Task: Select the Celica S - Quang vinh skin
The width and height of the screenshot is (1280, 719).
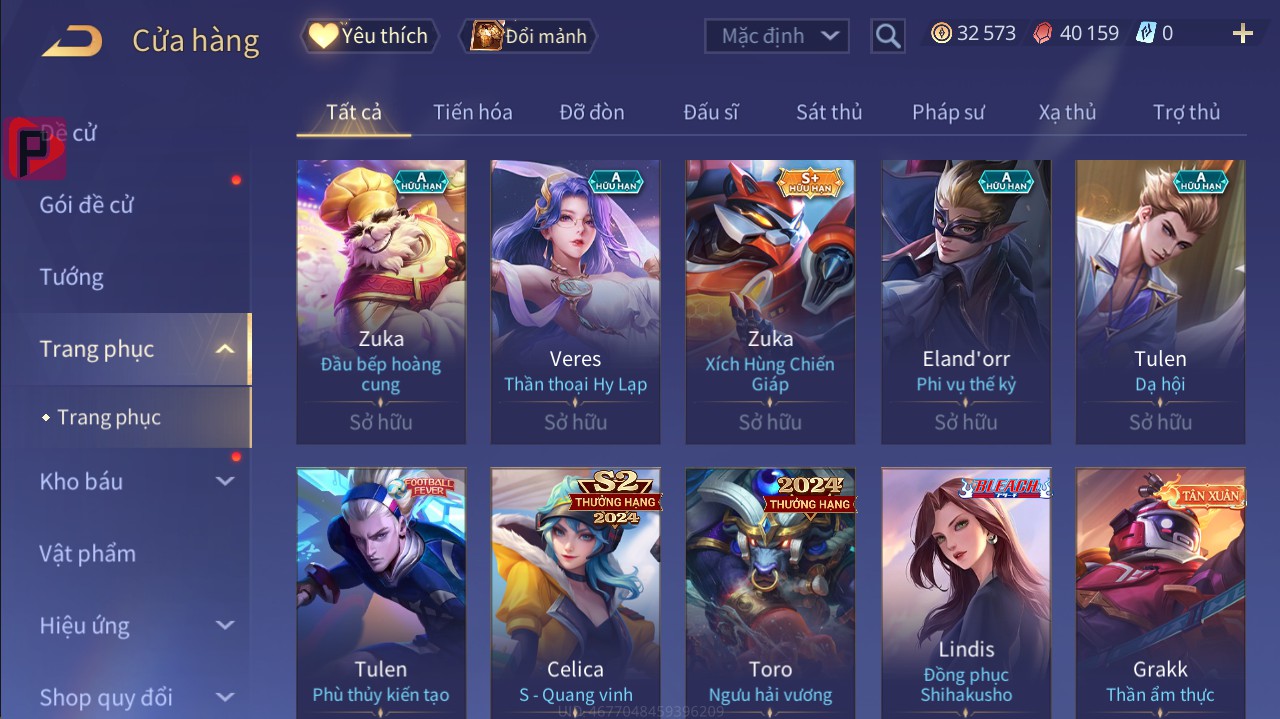Action: tap(575, 590)
